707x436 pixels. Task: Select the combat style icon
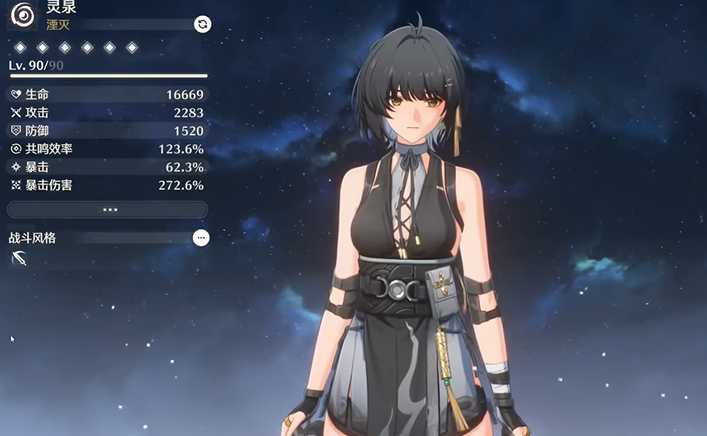coord(19,259)
